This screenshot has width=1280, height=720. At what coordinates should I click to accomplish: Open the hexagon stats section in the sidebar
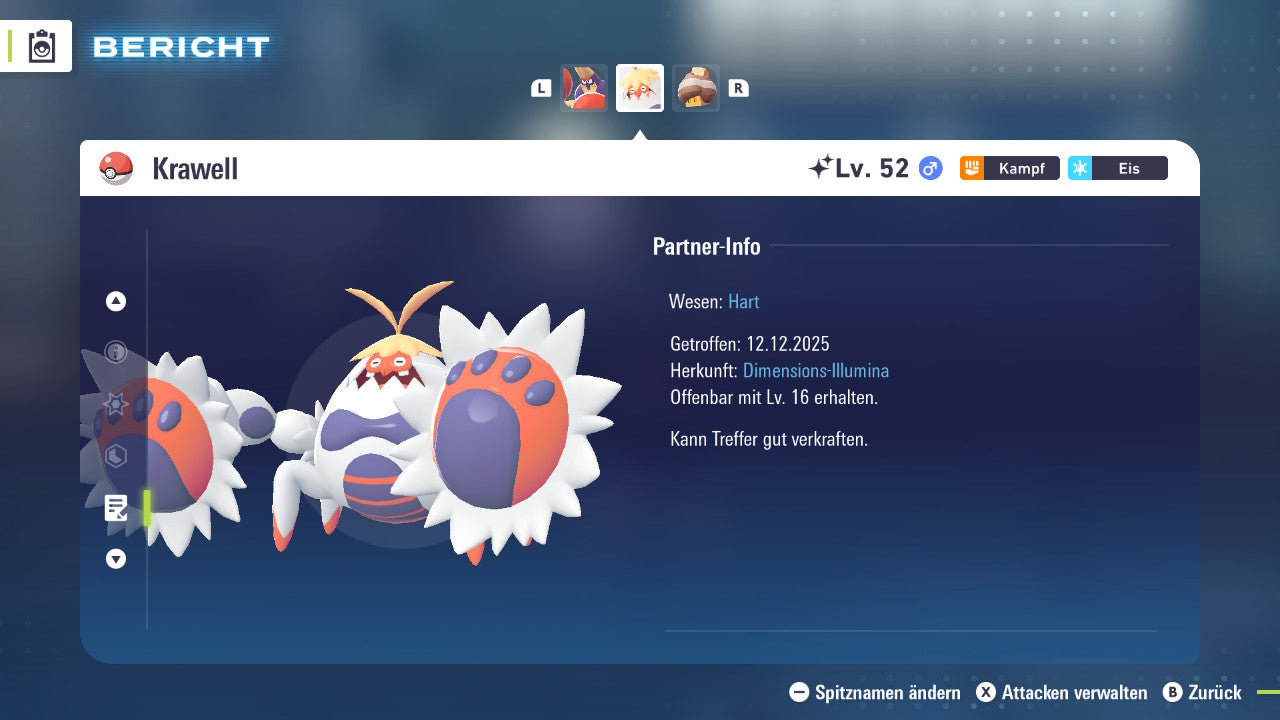[x=115, y=454]
